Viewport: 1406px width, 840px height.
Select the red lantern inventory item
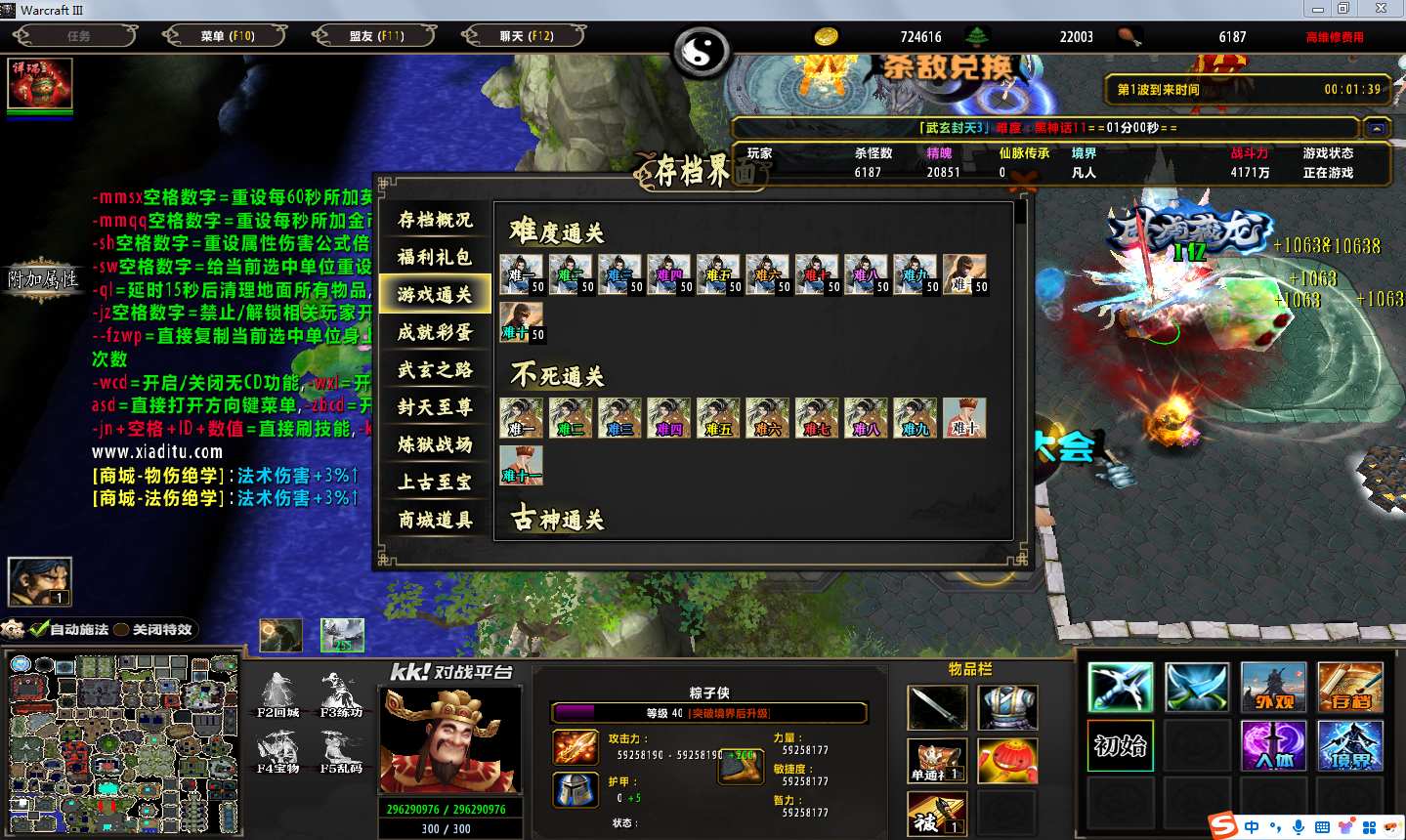click(x=1007, y=760)
